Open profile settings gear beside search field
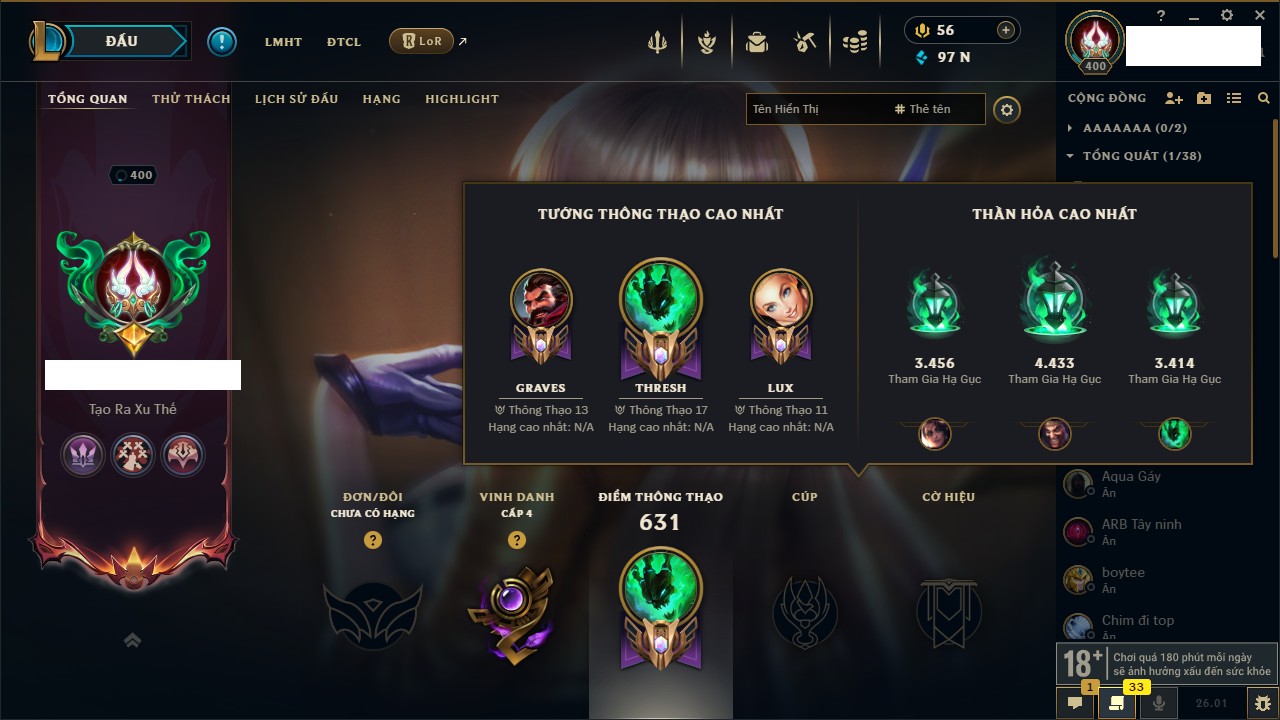 1007,109
